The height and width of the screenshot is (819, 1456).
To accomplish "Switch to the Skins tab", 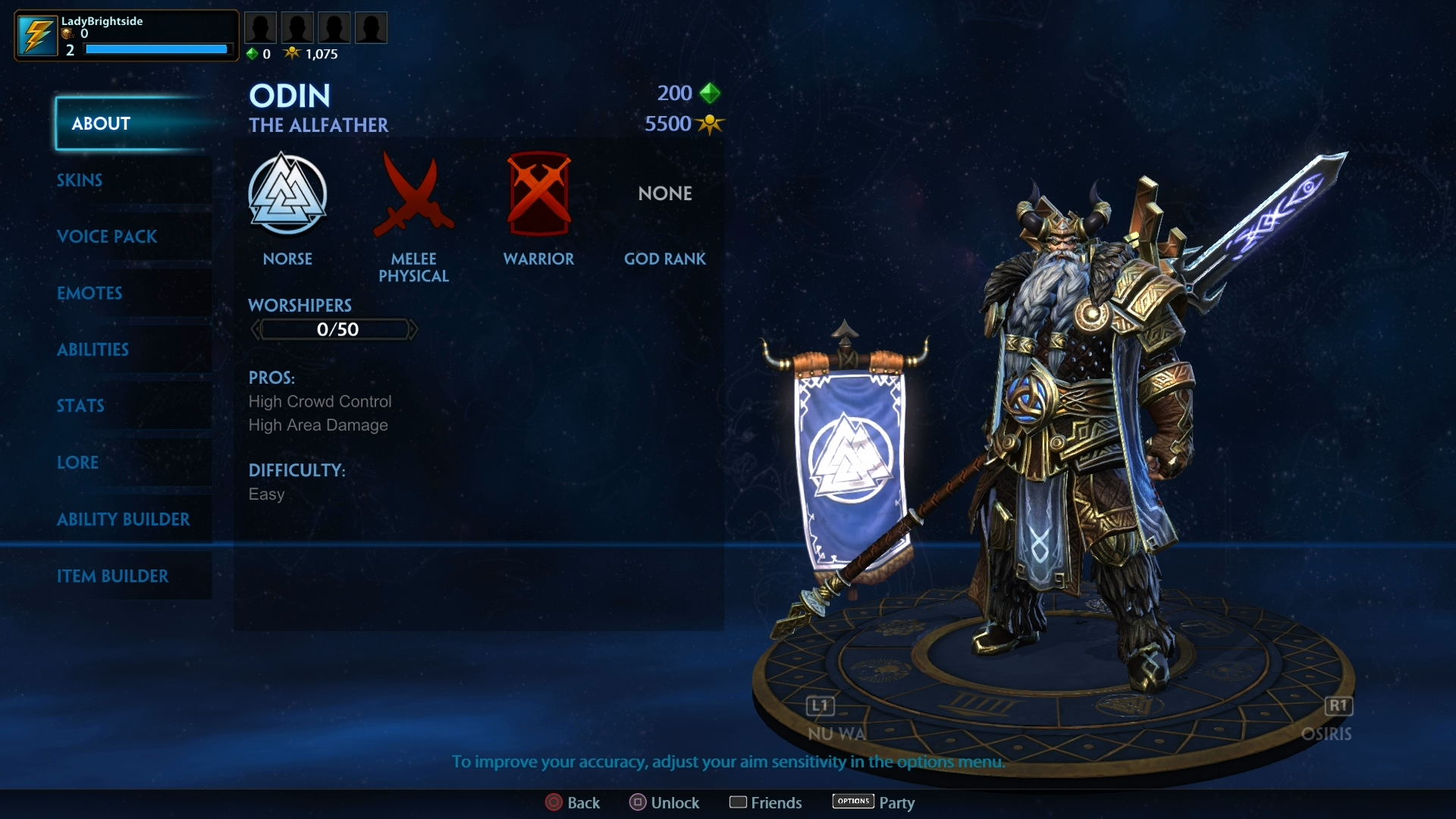I will 80,180.
